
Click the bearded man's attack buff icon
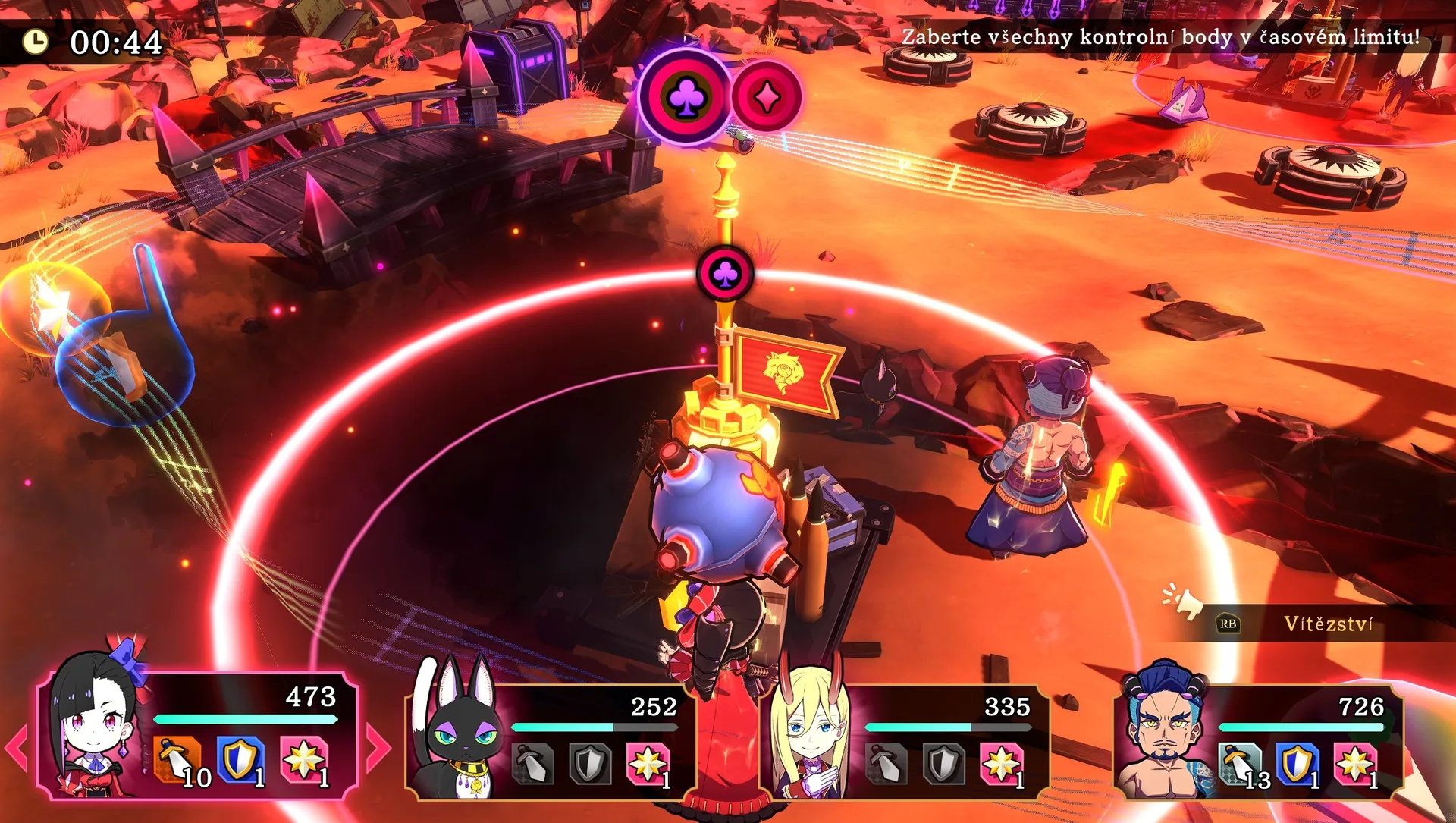pos(1241,763)
